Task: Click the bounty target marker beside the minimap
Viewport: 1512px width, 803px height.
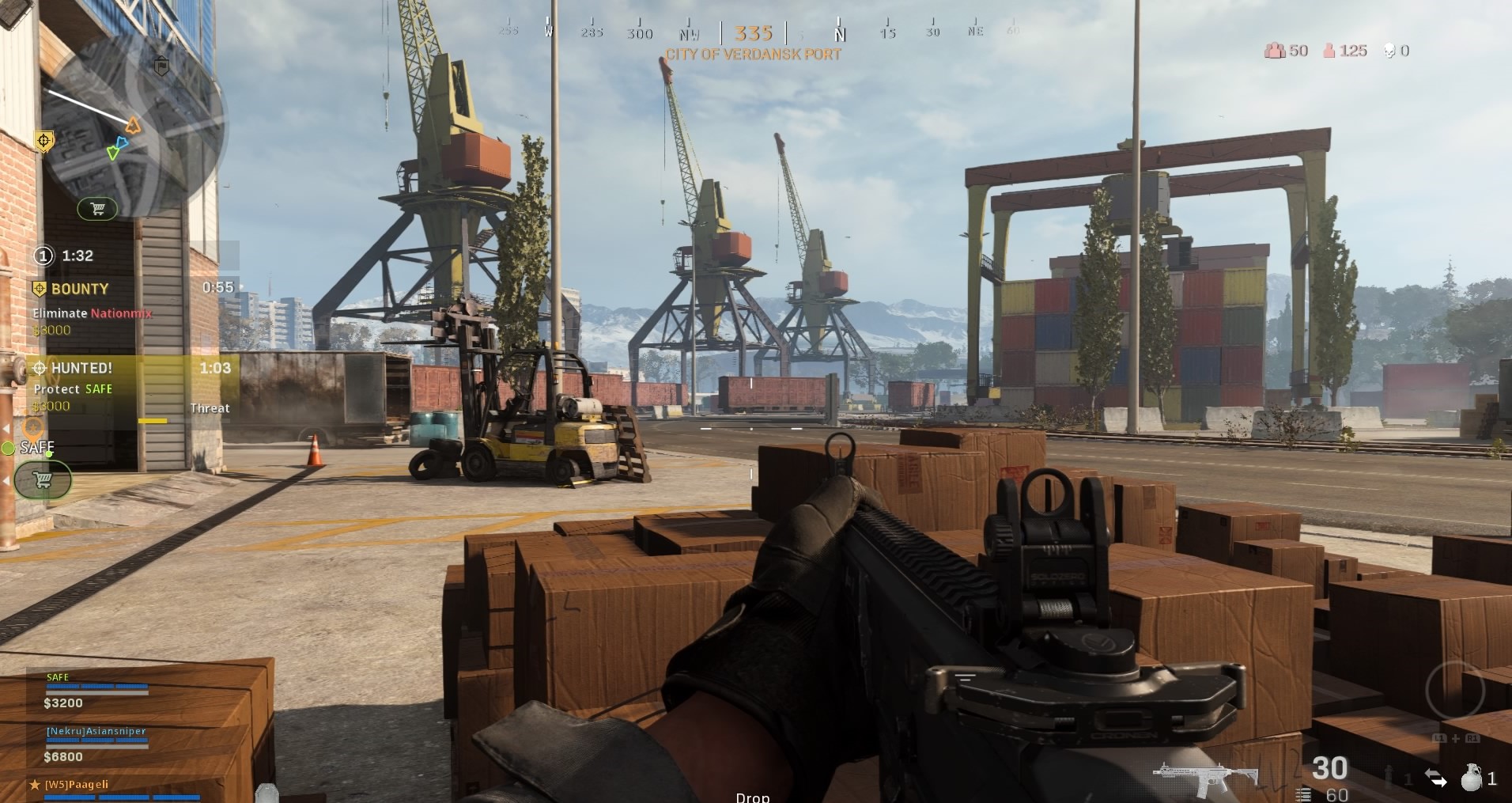Action: 44,142
